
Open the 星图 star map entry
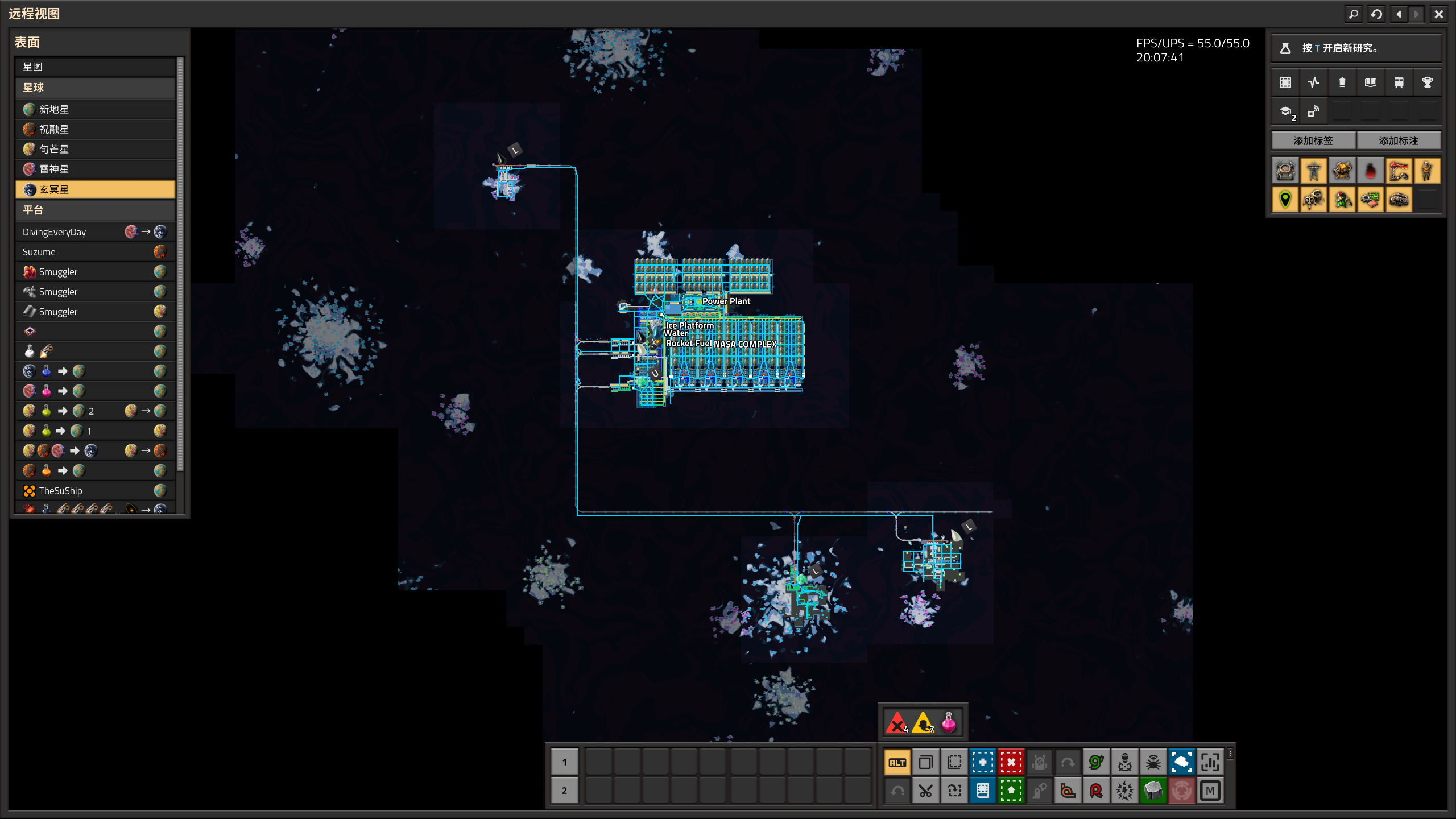click(x=95, y=67)
